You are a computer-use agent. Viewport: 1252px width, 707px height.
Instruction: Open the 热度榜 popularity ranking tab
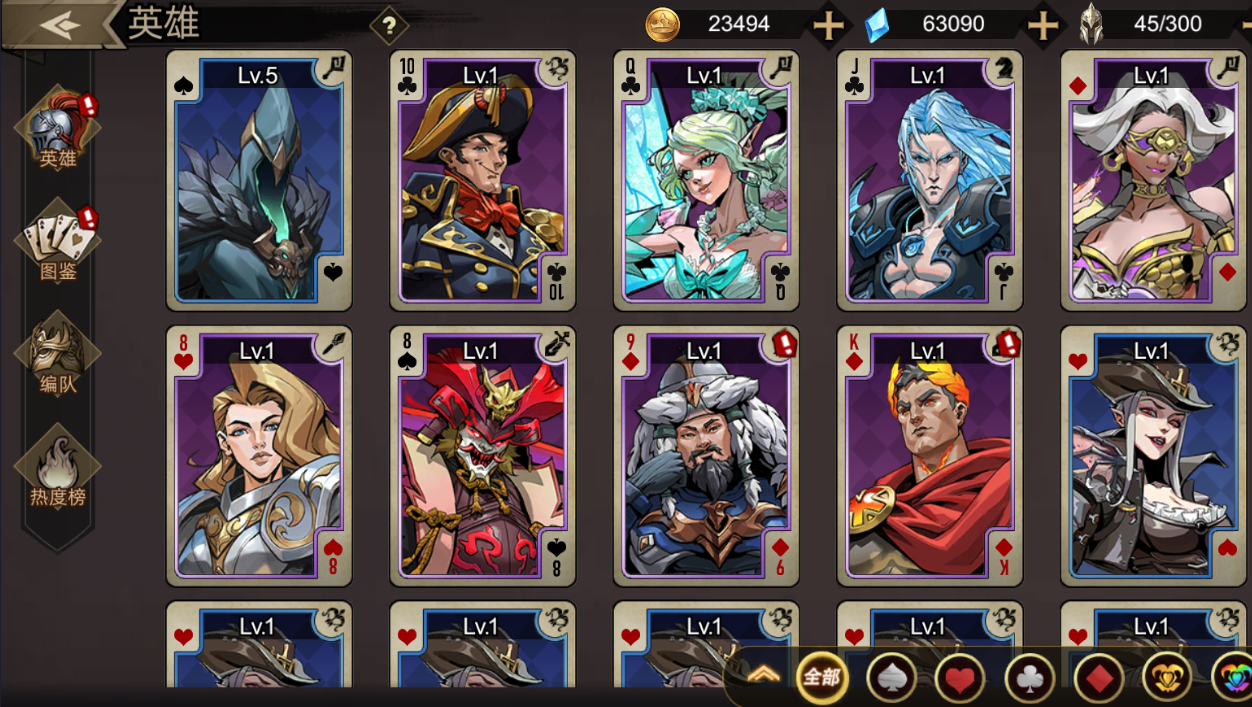pyautogui.click(x=57, y=470)
